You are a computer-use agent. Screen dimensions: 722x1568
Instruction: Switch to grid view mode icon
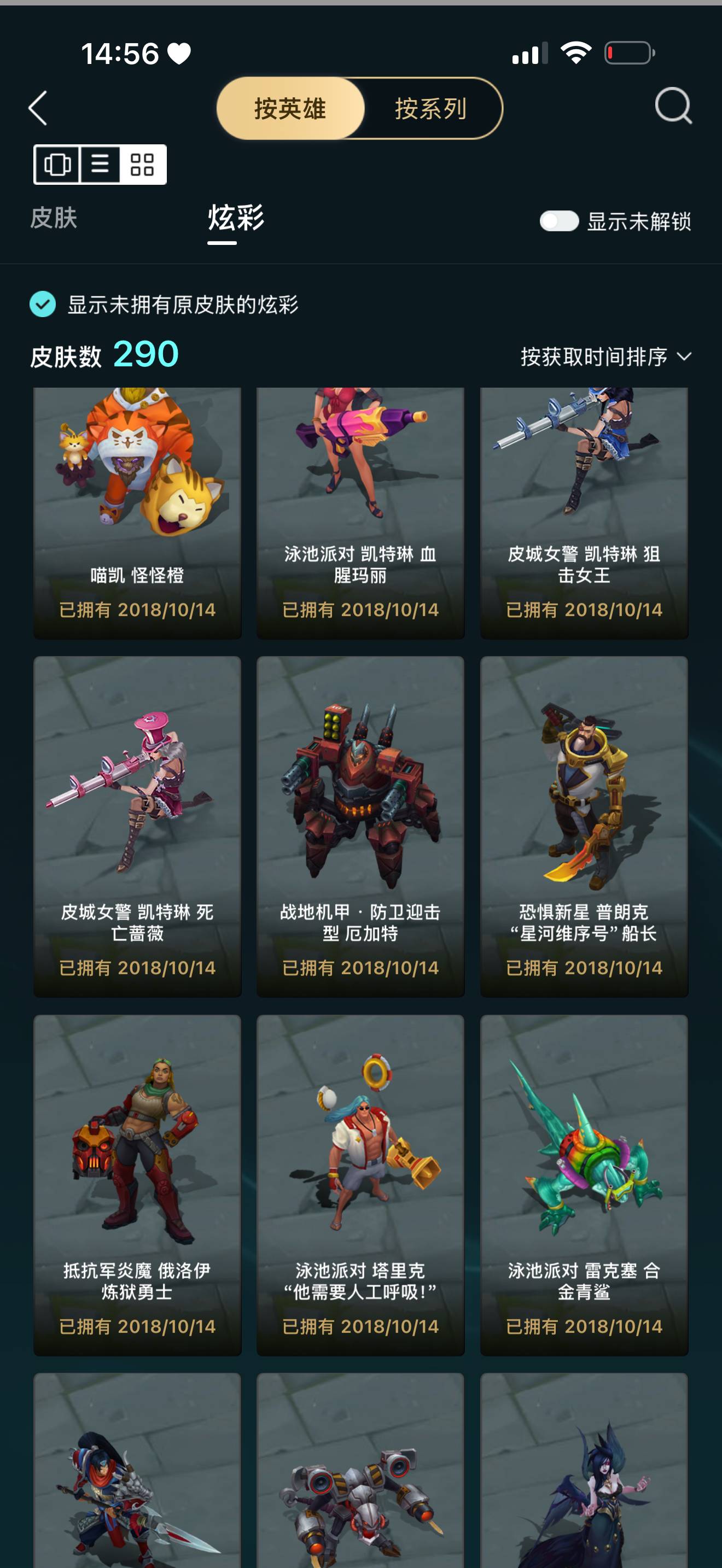pyautogui.click(x=141, y=165)
